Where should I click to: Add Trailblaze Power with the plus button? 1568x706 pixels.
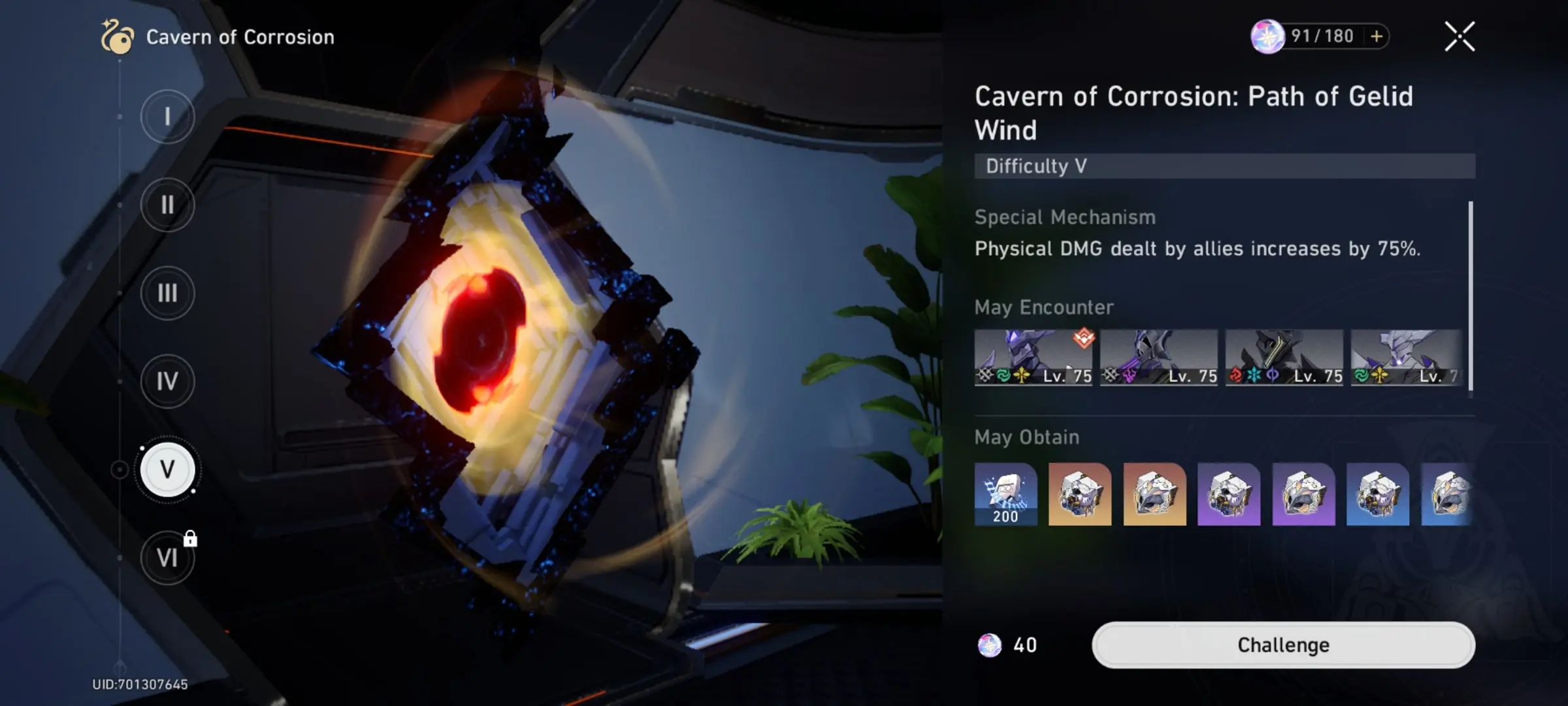[x=1377, y=37]
